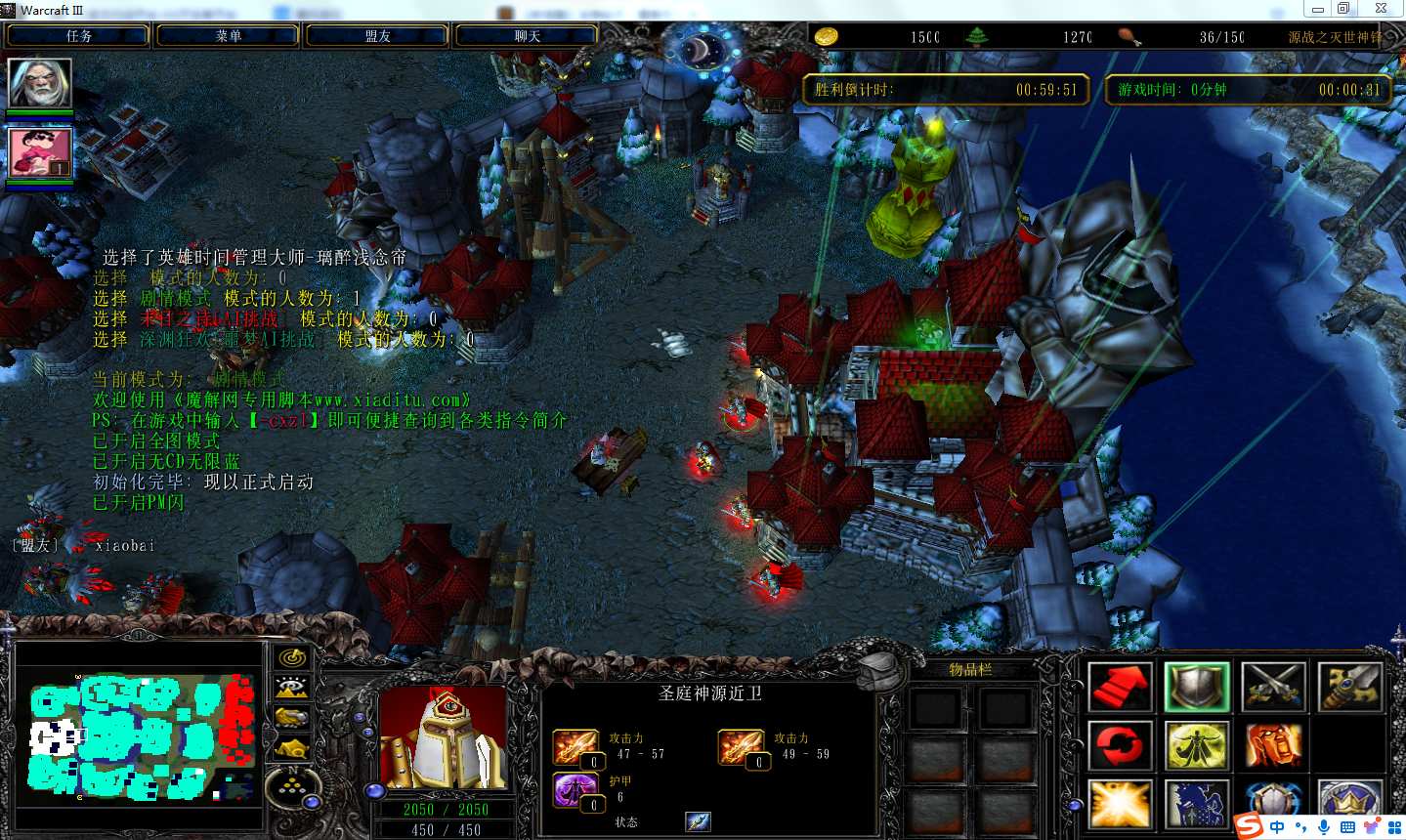Toggle minimap ally color mode button
1406x840 pixels.
pyautogui.click(x=291, y=718)
